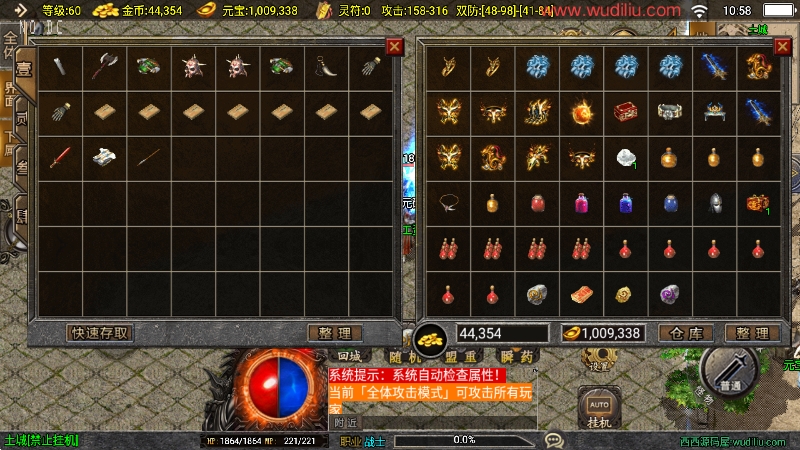Select the curved horn item in storage

326,67
